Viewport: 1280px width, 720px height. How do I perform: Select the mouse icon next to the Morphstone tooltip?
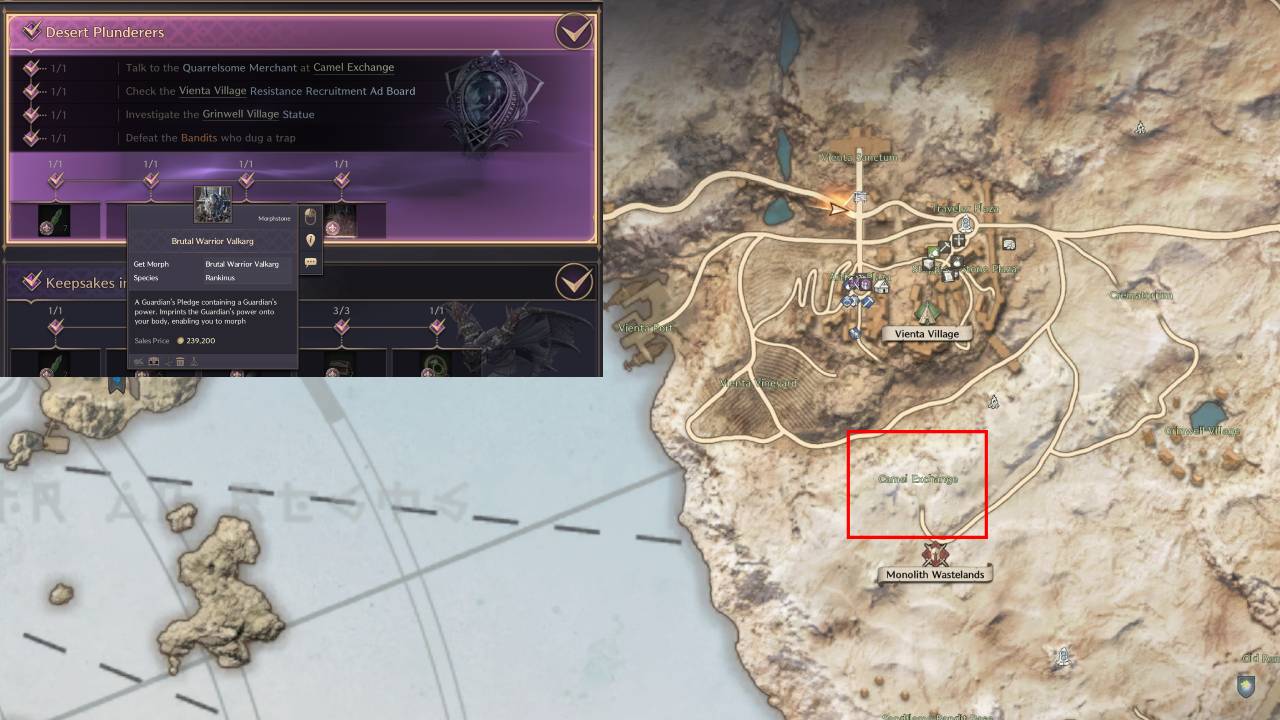312,217
